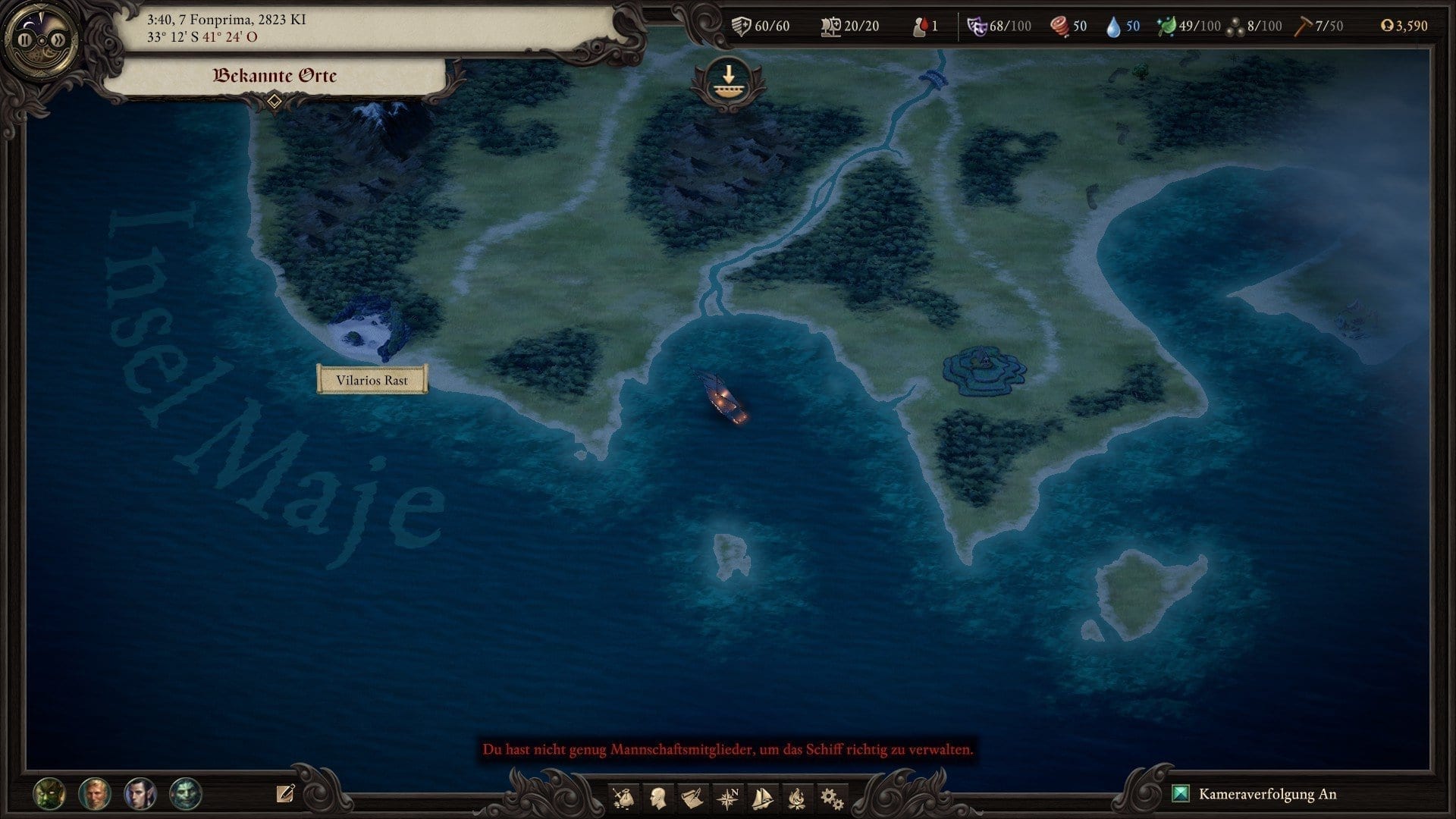This screenshot has width=1456, height=819.
Task: Select the green leafy-faced party portrait
Action: pos(49,794)
